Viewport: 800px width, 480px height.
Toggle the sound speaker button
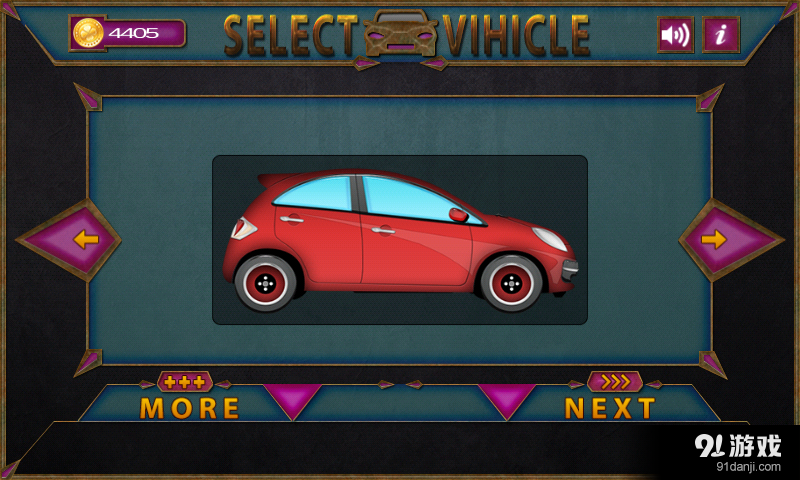pyautogui.click(x=676, y=35)
